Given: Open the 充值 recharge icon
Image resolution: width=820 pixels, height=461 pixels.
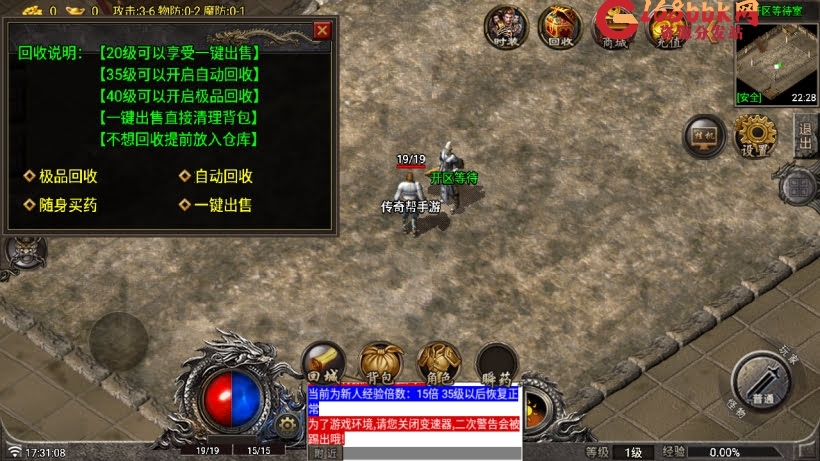Looking at the screenshot, I should (x=668, y=26).
